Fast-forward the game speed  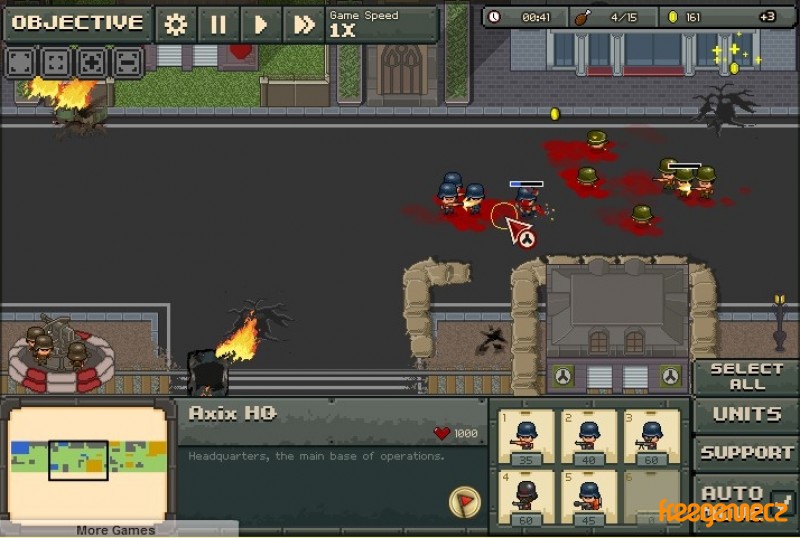click(x=302, y=24)
